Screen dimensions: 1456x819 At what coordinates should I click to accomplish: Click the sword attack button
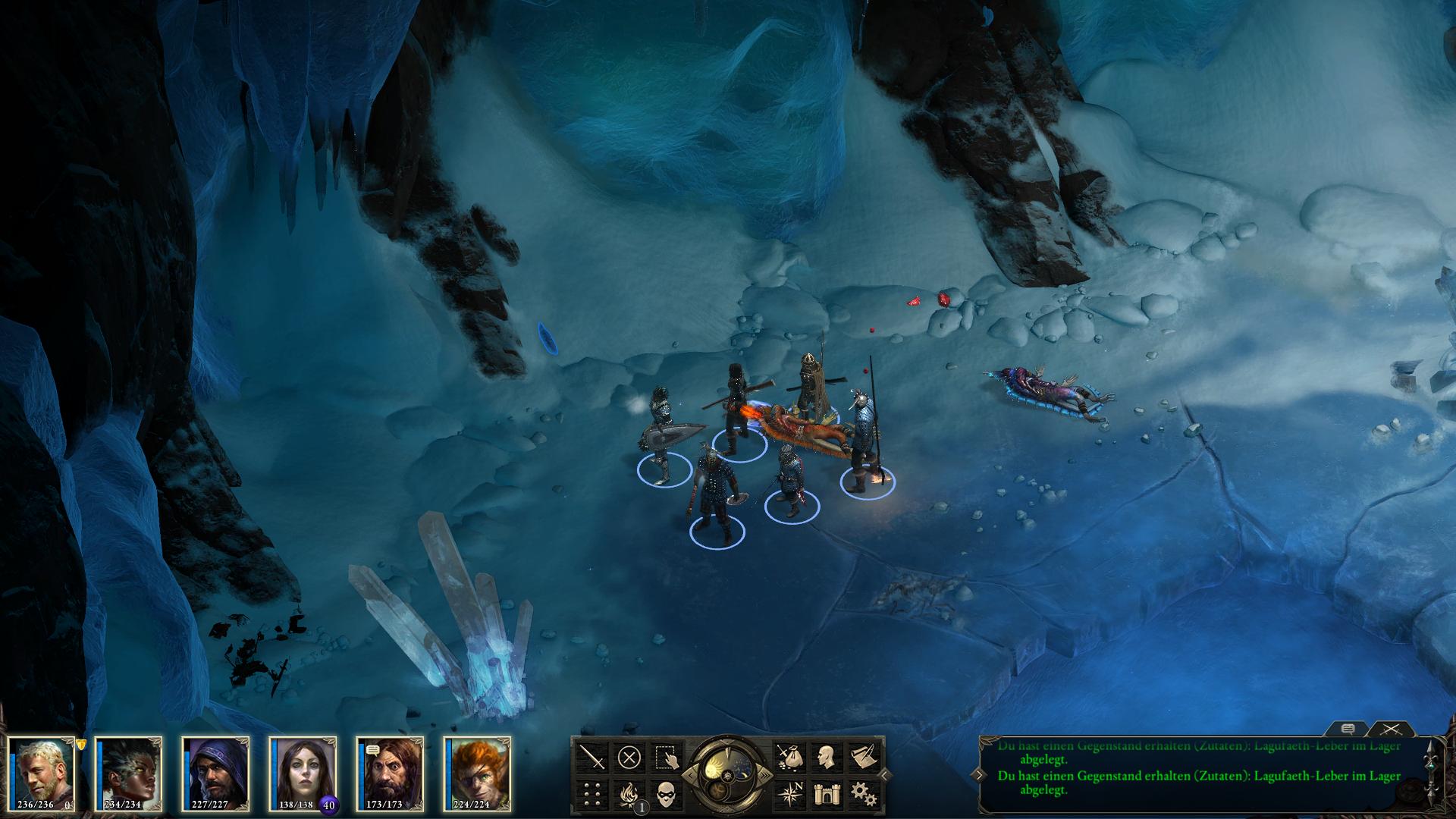point(592,757)
